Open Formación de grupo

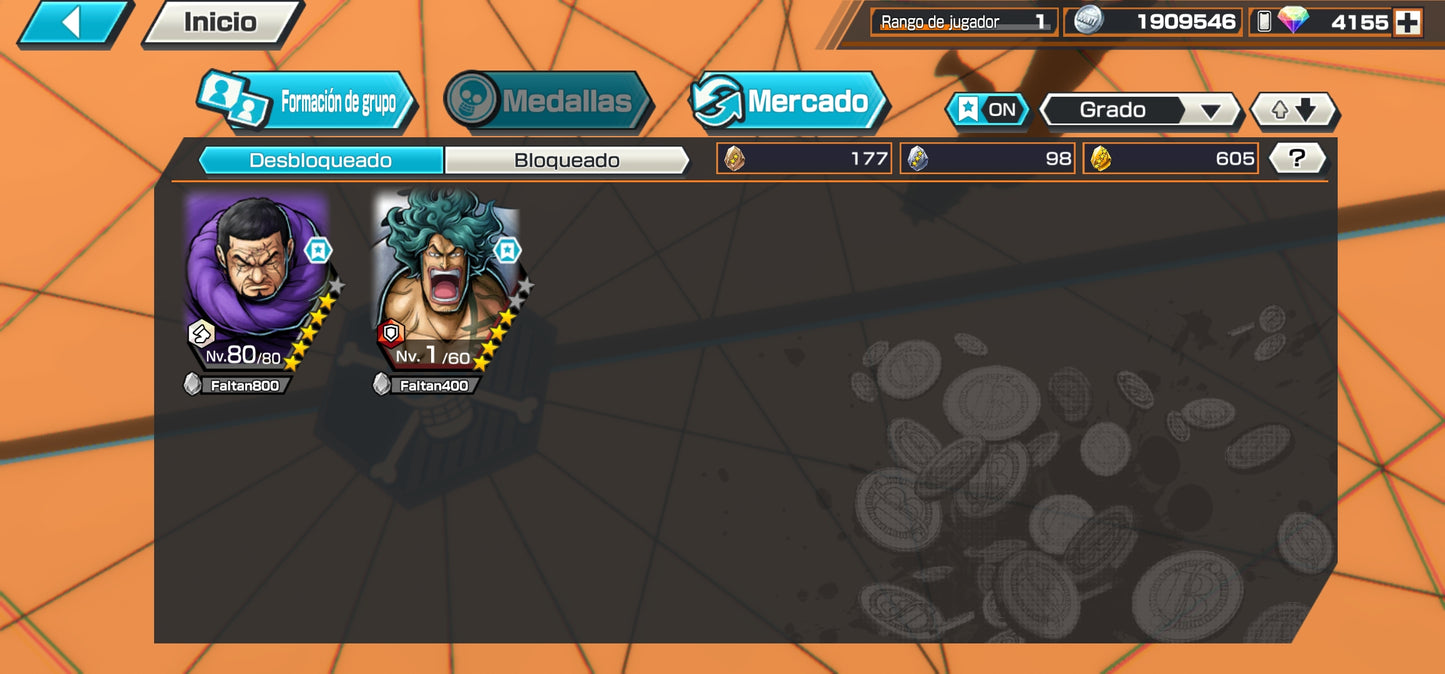coord(306,102)
